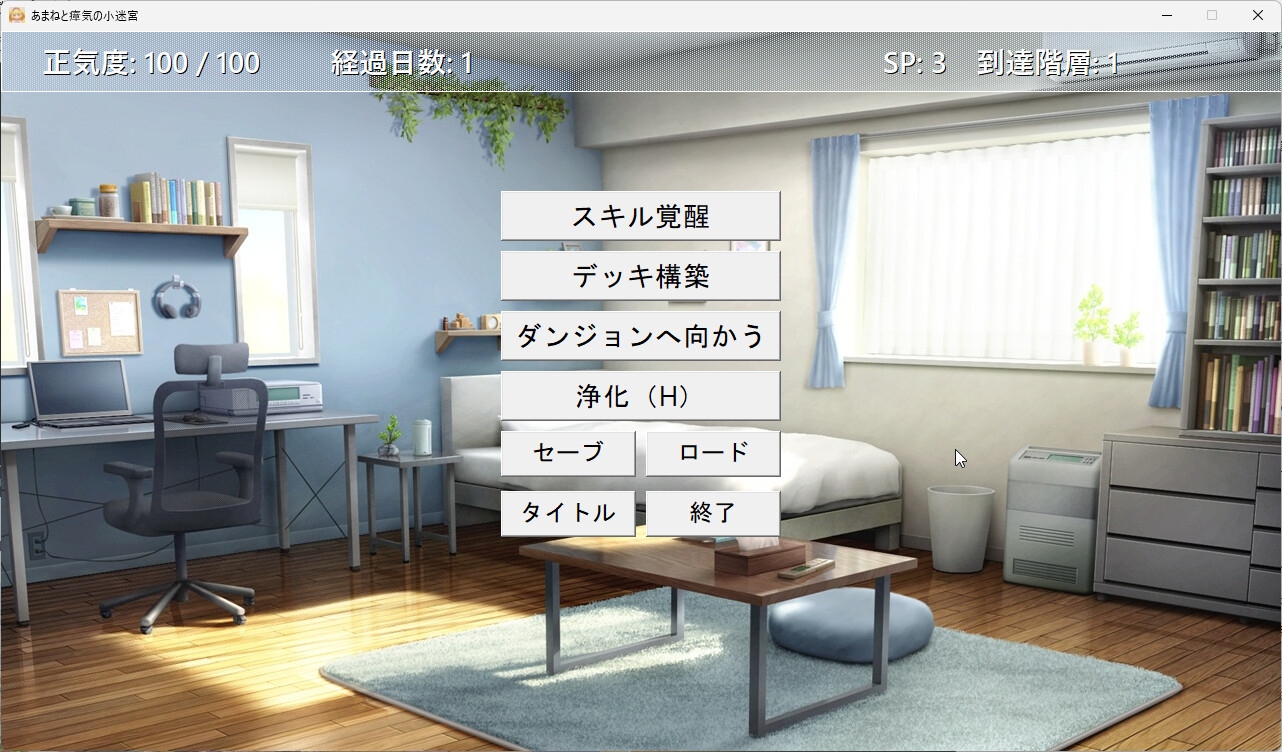
Task: Open the ロード load screen
Action: 714,453
